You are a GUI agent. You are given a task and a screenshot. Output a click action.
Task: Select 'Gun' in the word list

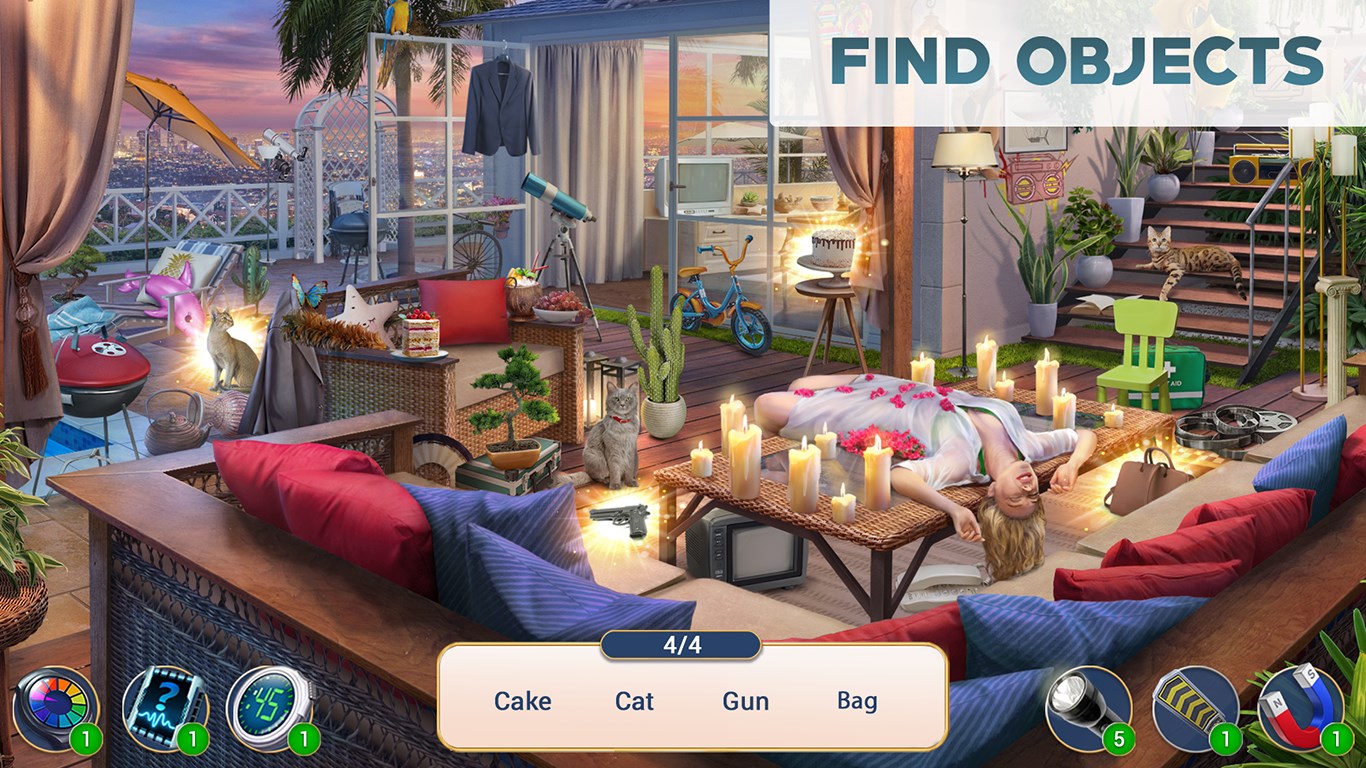(x=744, y=701)
